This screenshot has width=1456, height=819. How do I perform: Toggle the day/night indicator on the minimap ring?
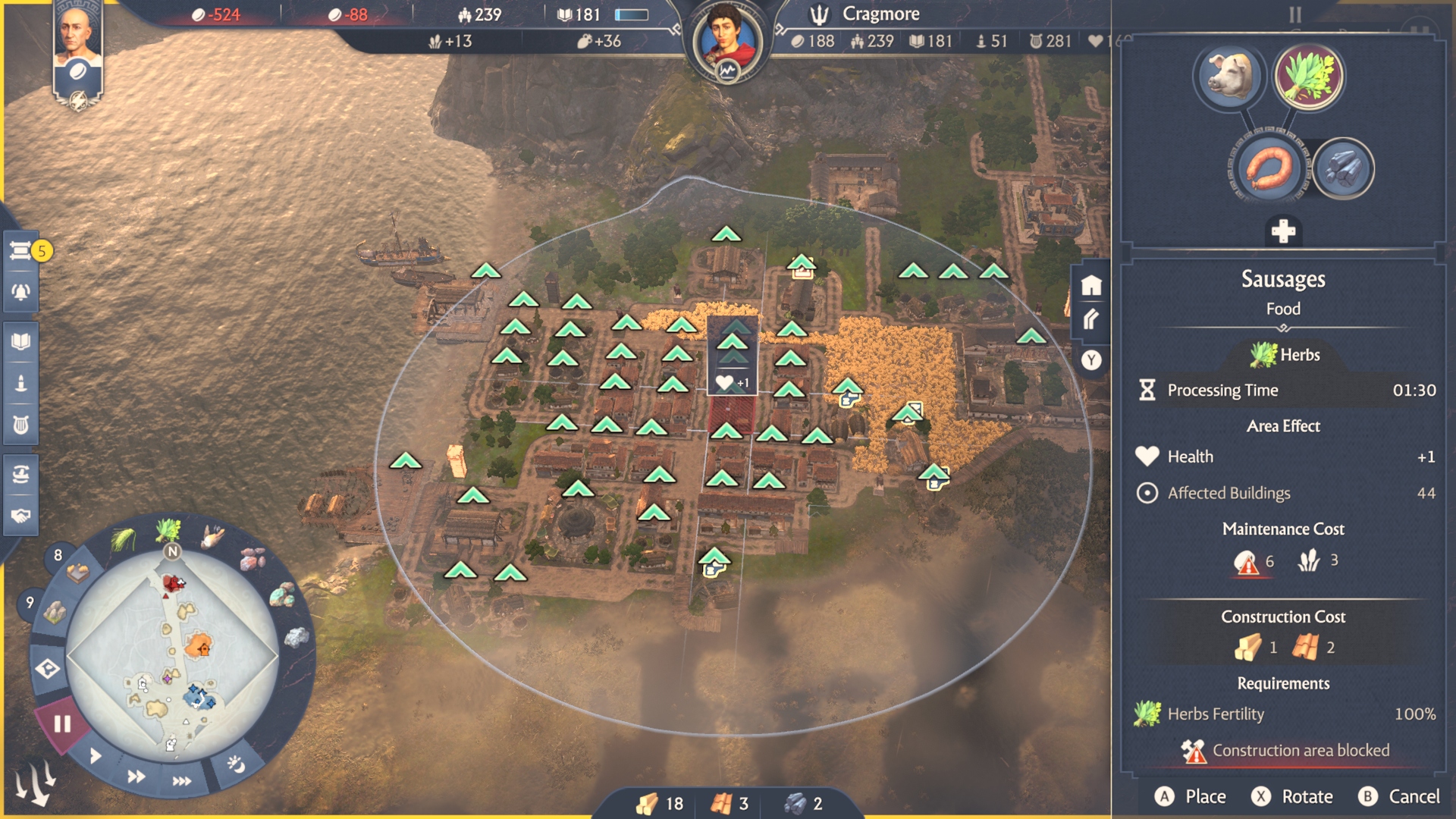pos(237,764)
